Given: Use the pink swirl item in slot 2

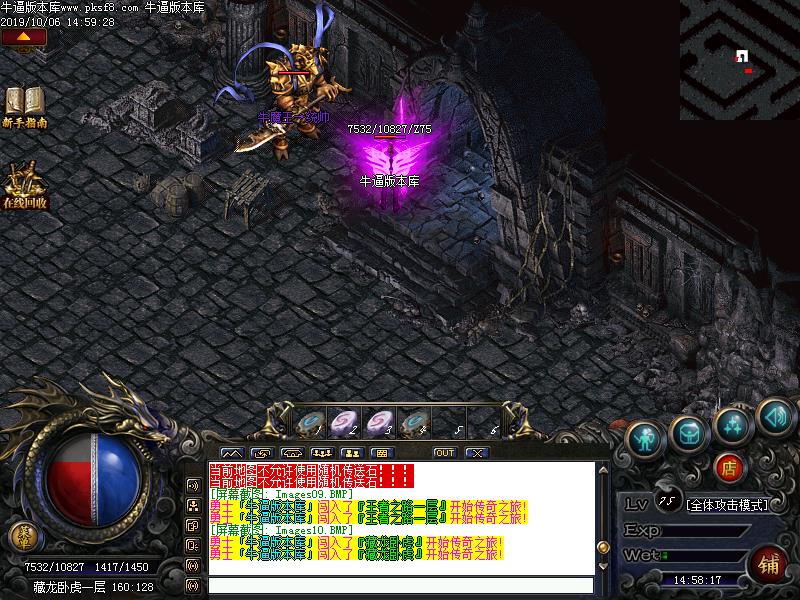Looking at the screenshot, I should click(x=344, y=422).
